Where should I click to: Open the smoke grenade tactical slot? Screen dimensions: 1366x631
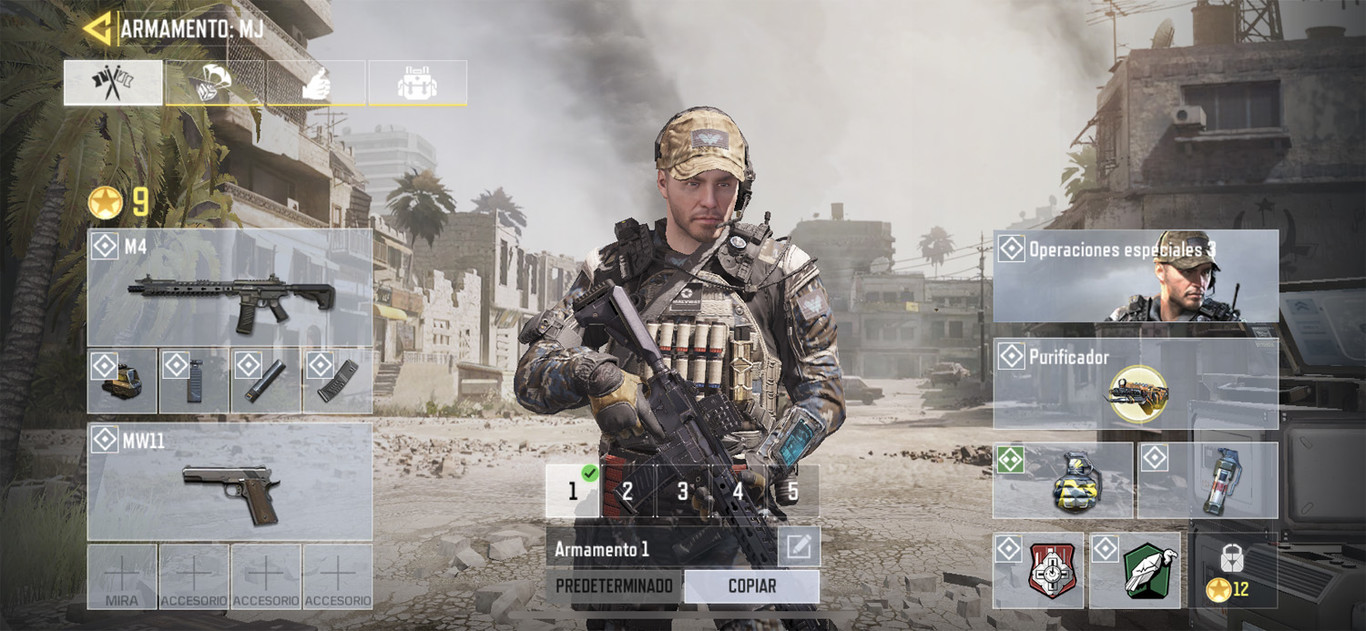[x=1208, y=481]
